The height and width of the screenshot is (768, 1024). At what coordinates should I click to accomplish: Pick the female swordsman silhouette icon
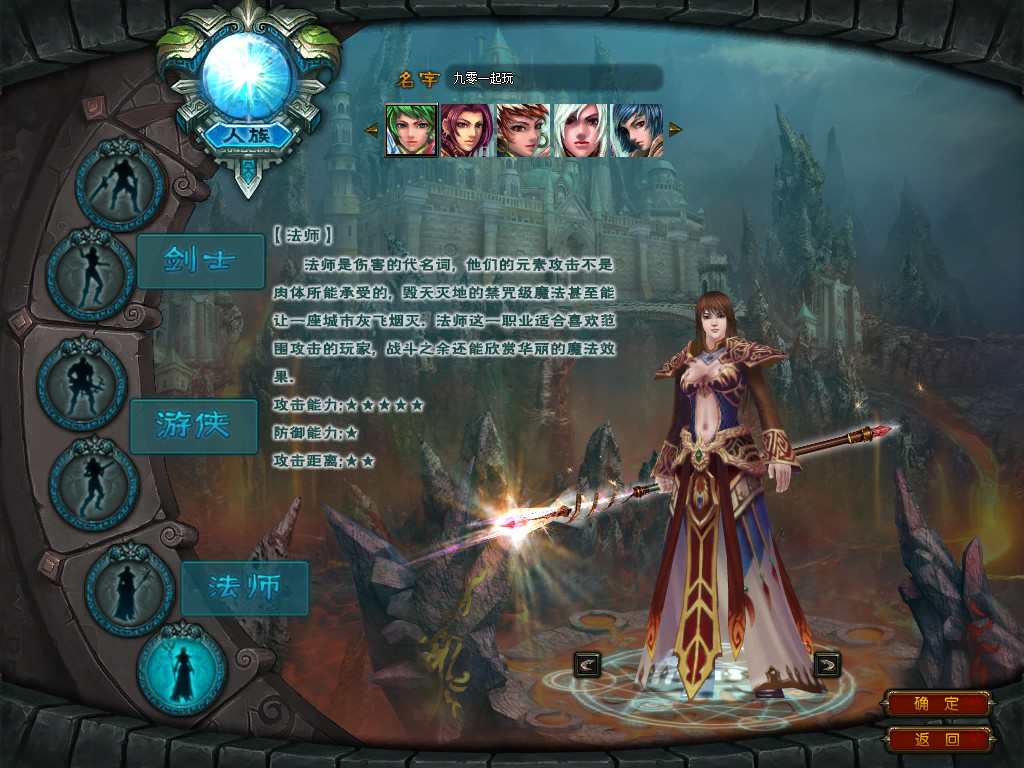91,274
